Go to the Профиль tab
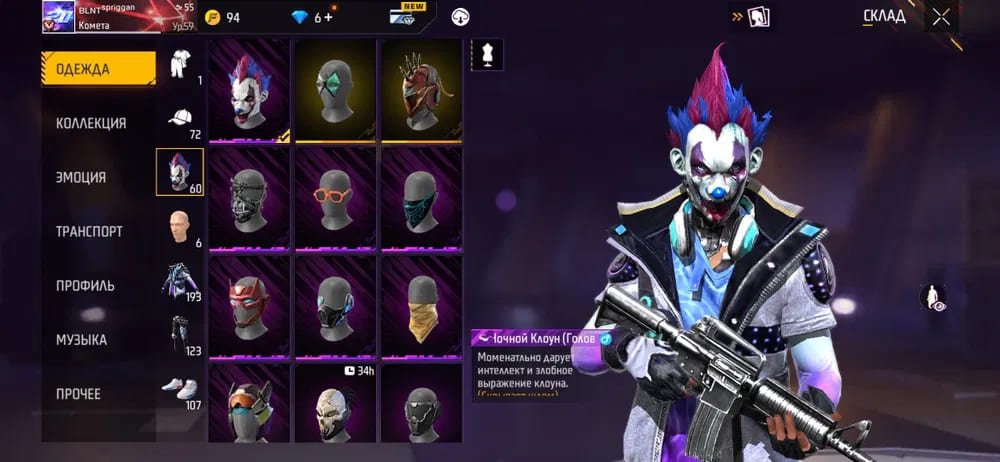 pos(85,285)
